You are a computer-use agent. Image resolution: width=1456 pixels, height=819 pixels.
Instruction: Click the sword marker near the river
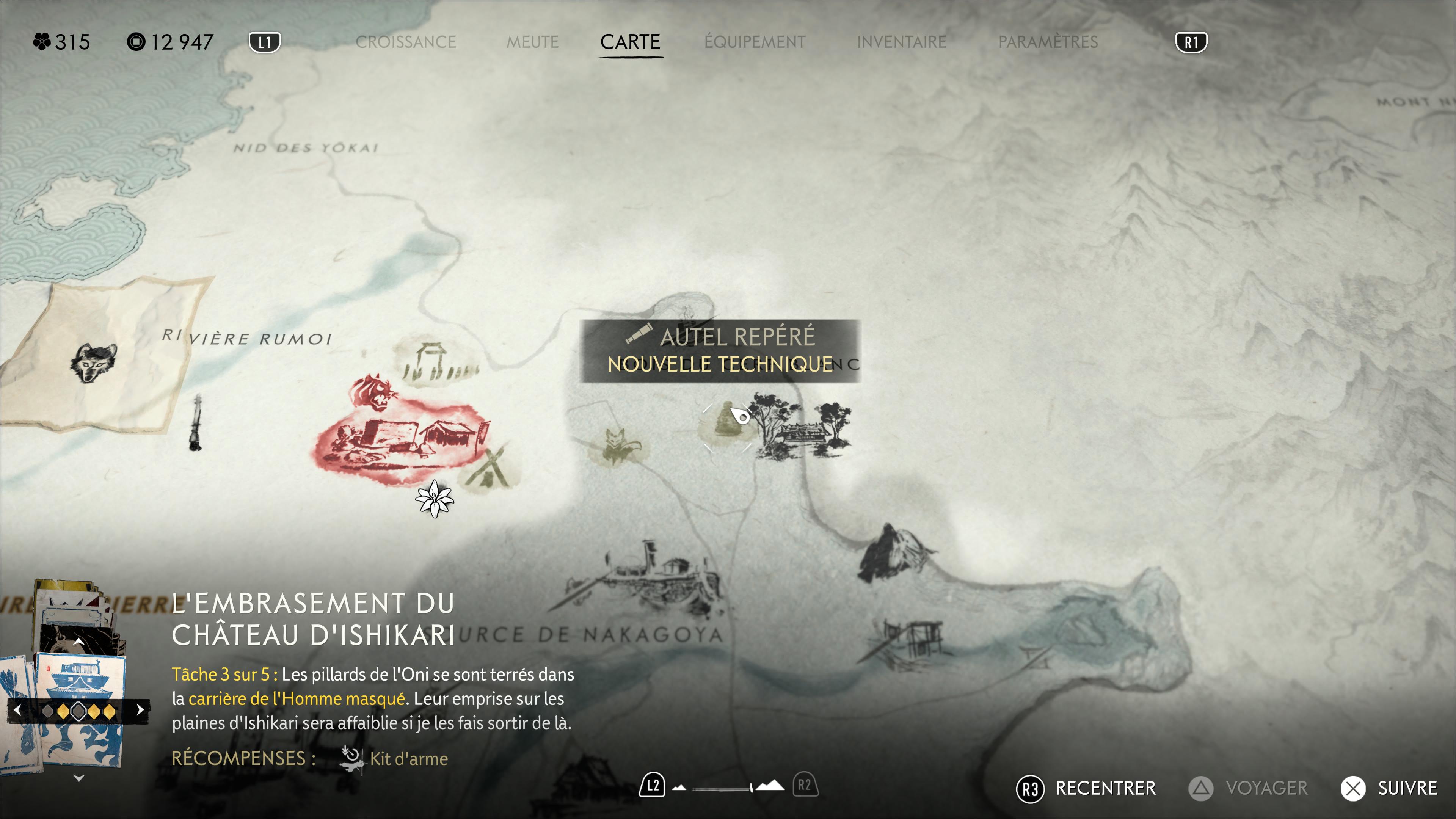point(196,423)
